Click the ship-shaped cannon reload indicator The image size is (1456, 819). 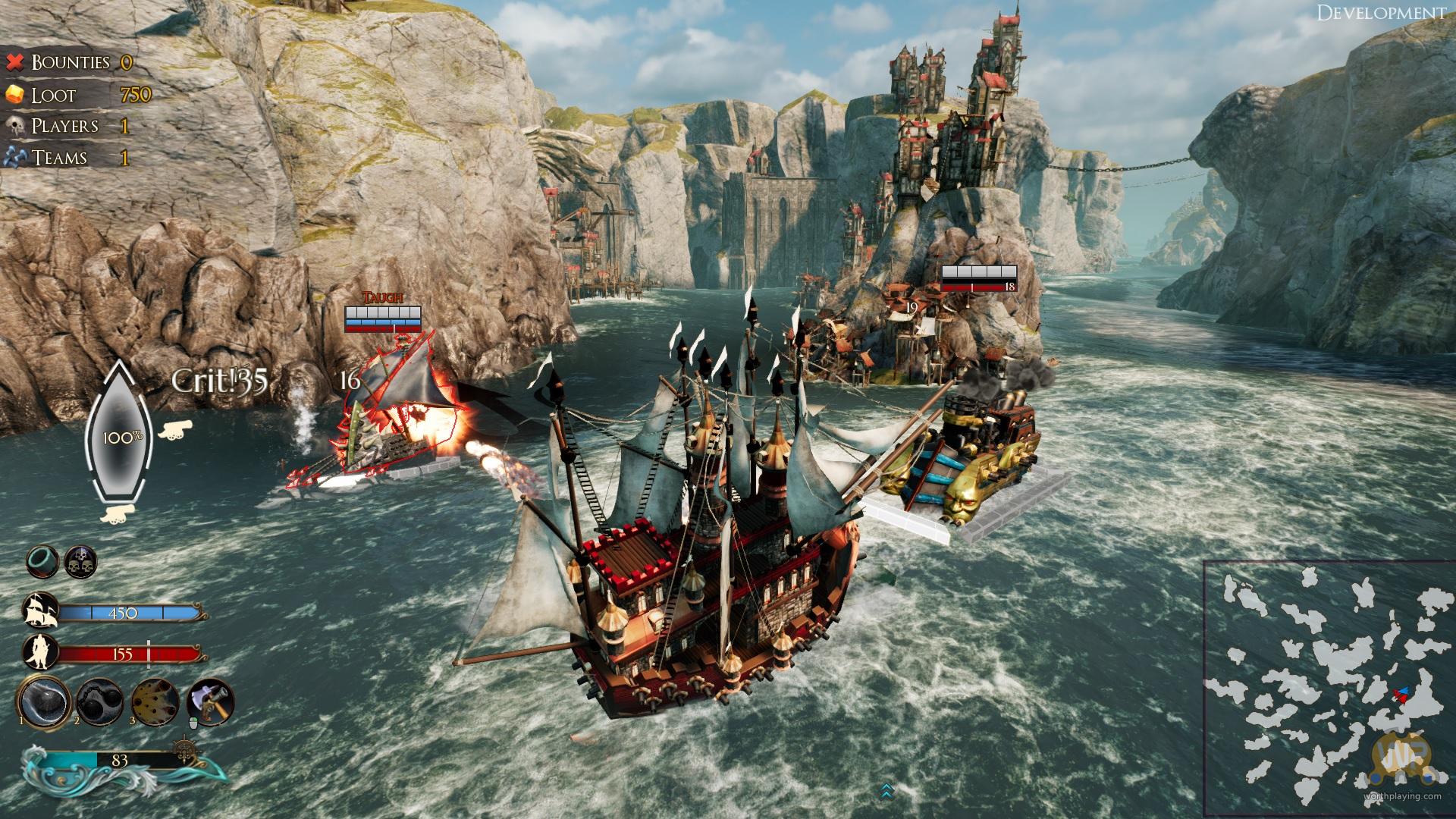[x=119, y=437]
